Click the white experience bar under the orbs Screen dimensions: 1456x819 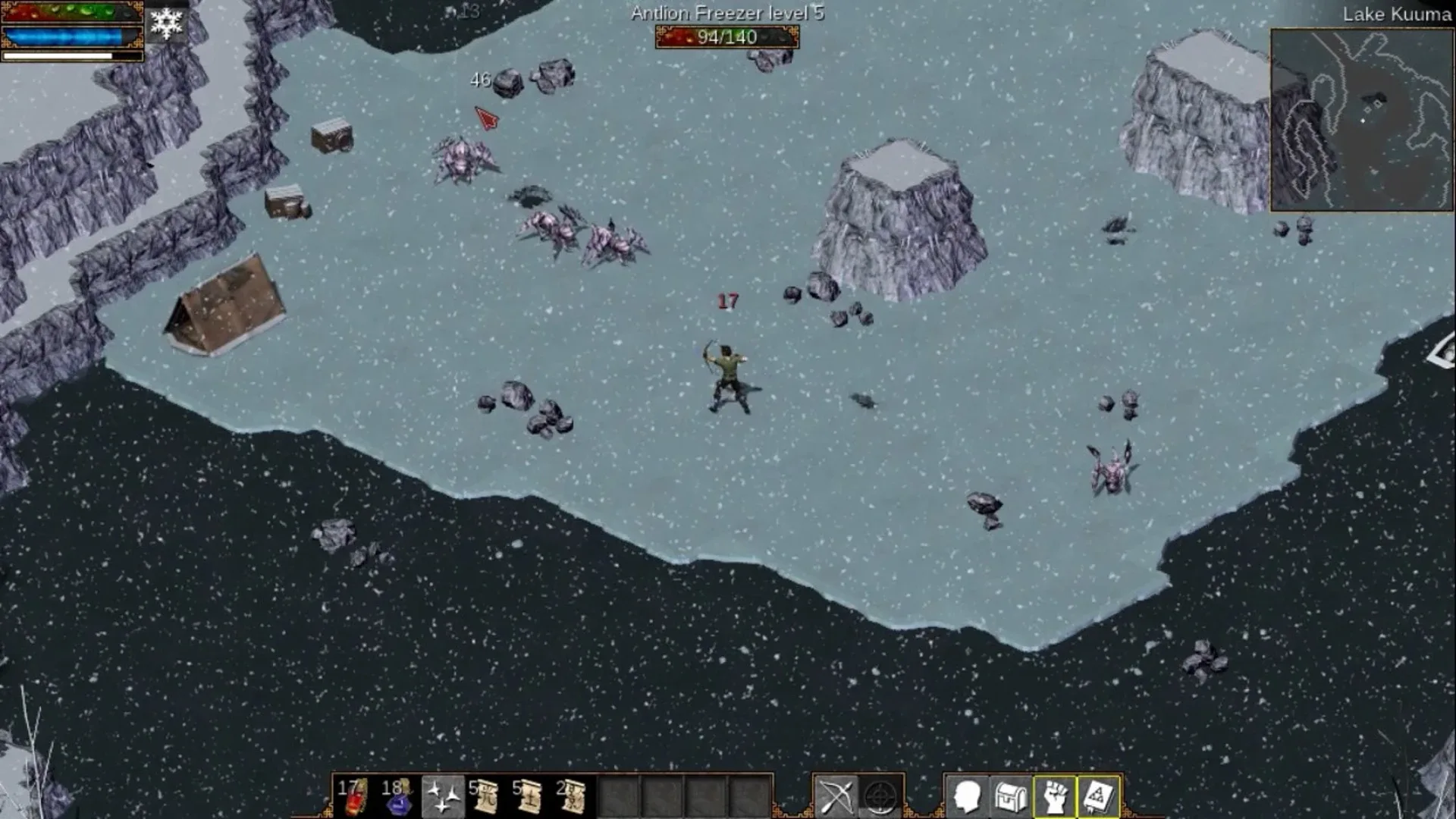coord(72,55)
